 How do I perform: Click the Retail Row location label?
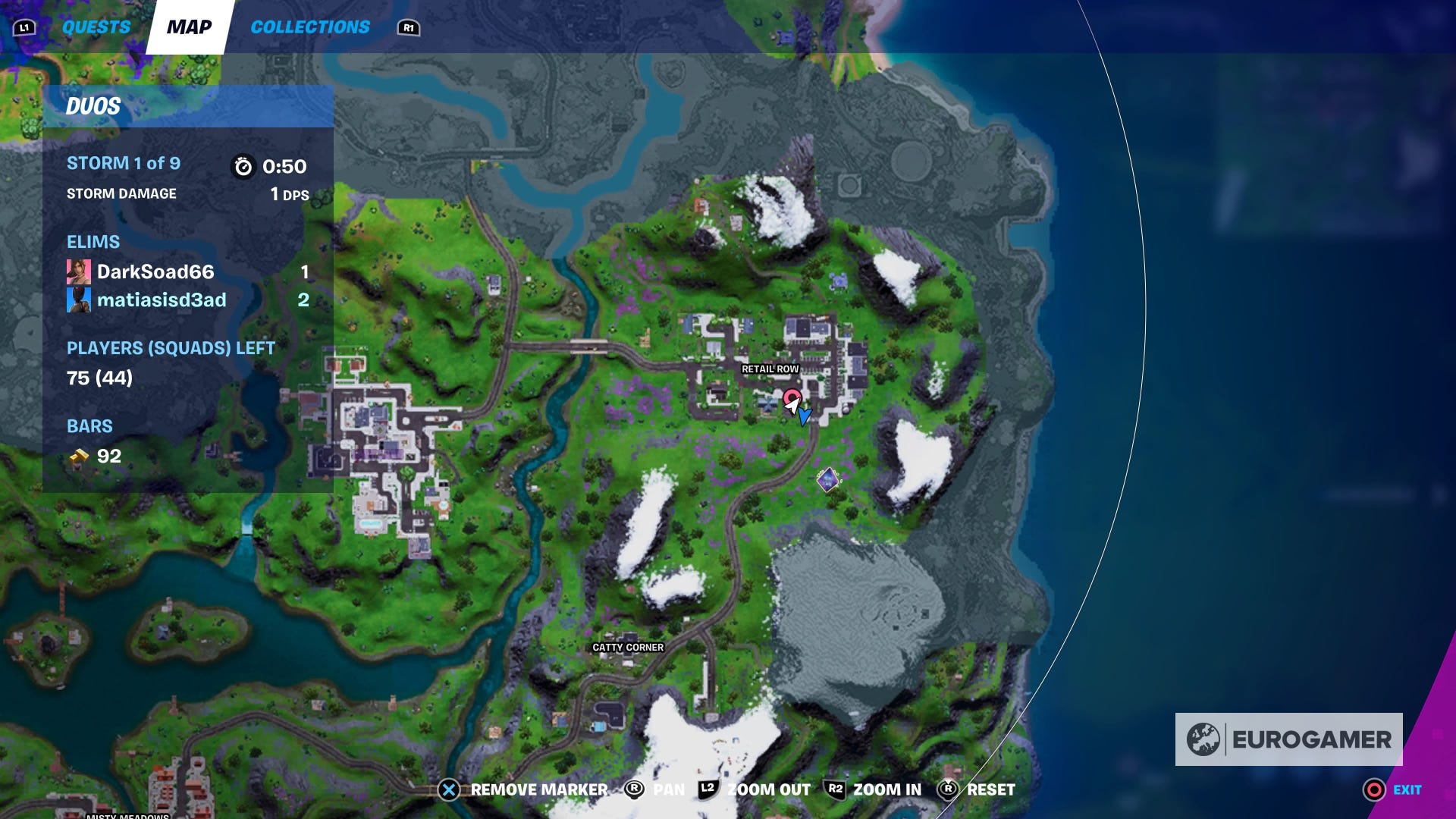768,369
